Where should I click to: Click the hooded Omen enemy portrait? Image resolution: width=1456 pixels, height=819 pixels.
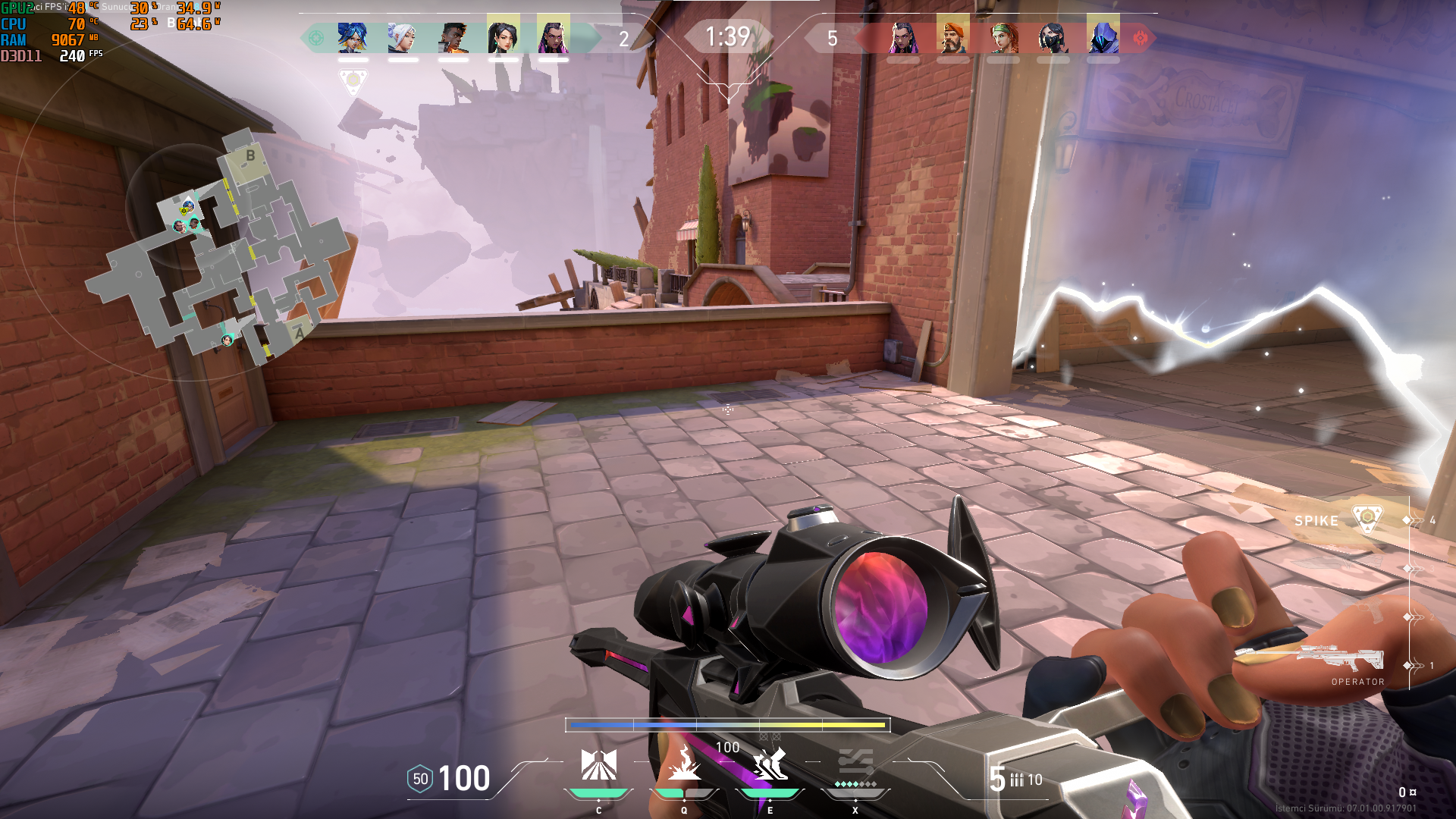[1103, 37]
